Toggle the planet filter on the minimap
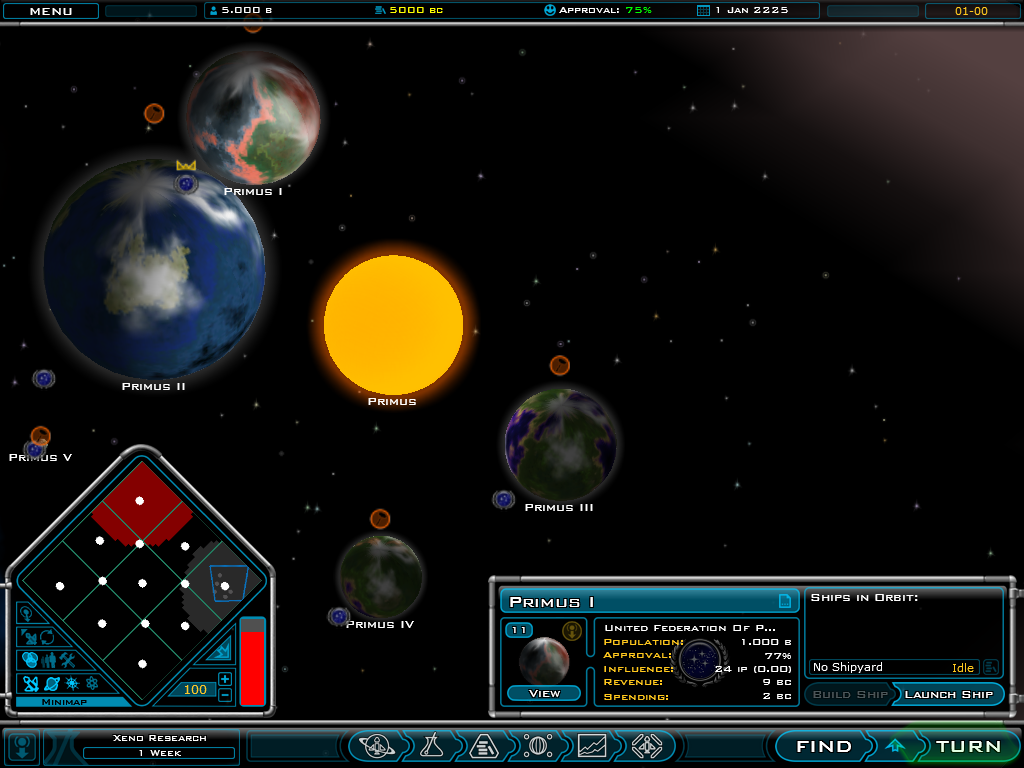 point(51,684)
